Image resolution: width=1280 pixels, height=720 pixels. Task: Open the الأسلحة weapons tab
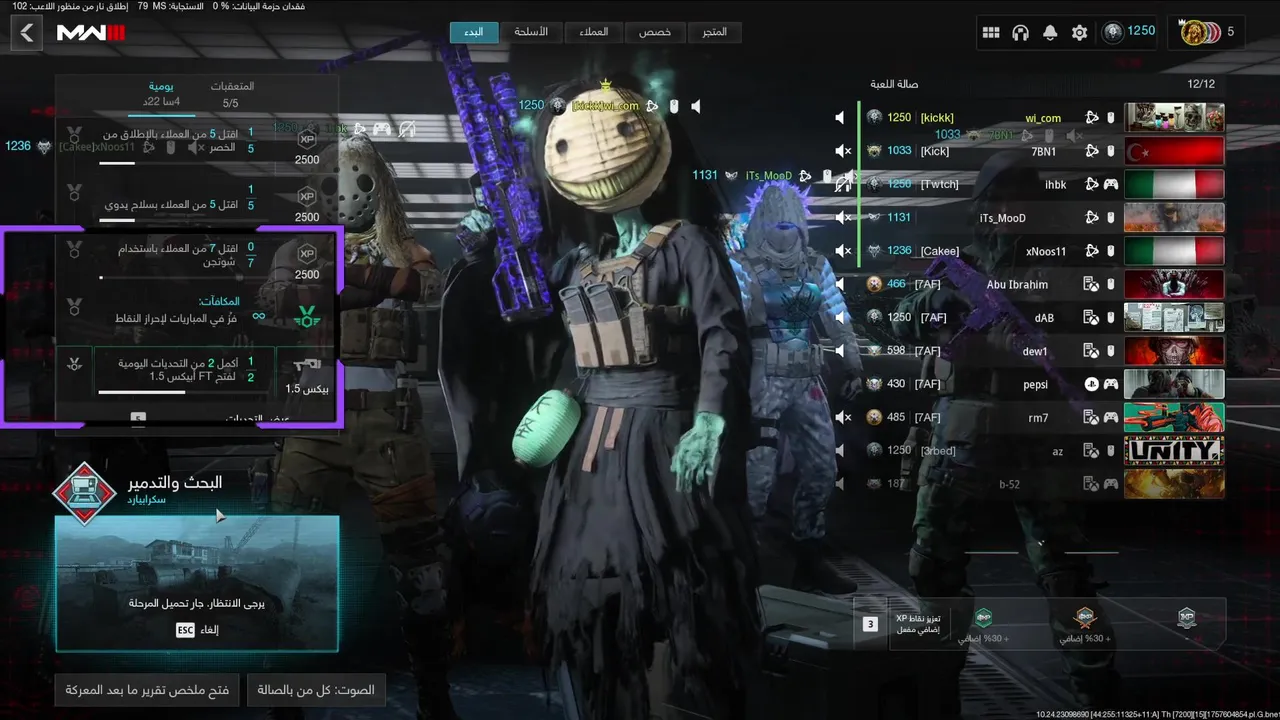pyautogui.click(x=531, y=32)
